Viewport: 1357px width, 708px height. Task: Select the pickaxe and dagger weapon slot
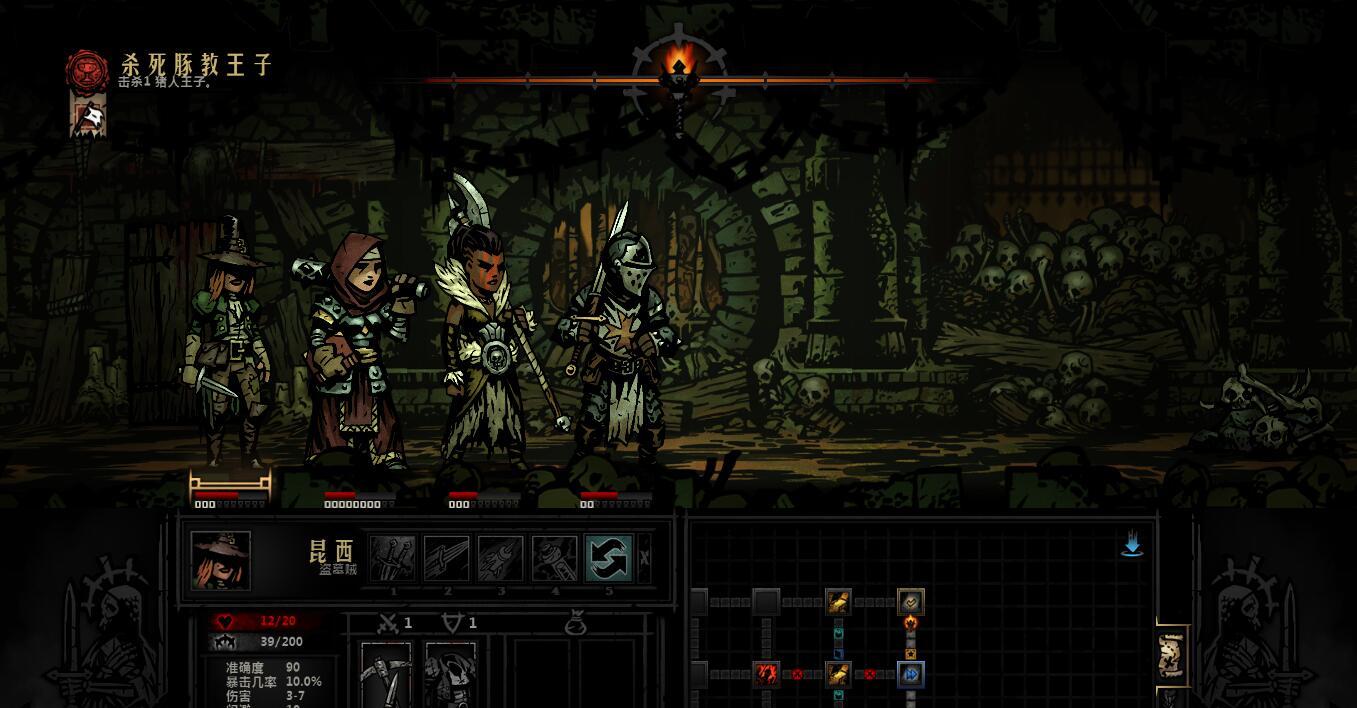click(x=386, y=675)
